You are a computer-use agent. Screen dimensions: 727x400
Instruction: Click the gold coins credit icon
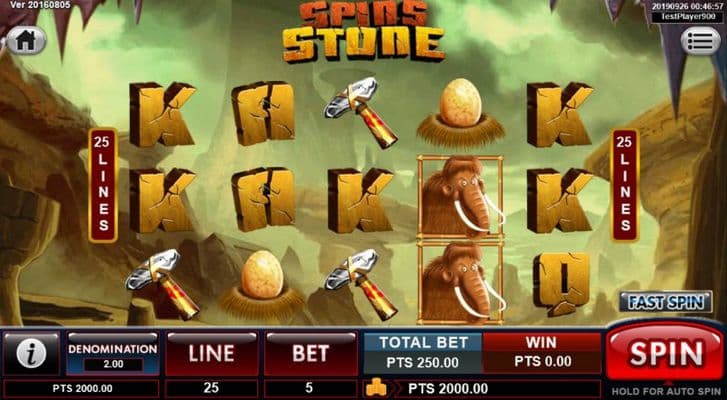coord(376,388)
